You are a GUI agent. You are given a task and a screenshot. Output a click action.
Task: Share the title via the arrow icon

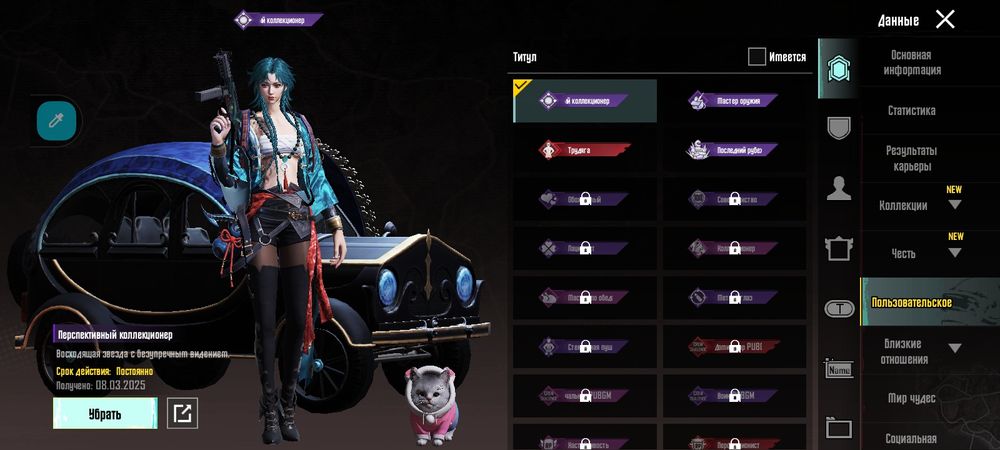(x=182, y=413)
